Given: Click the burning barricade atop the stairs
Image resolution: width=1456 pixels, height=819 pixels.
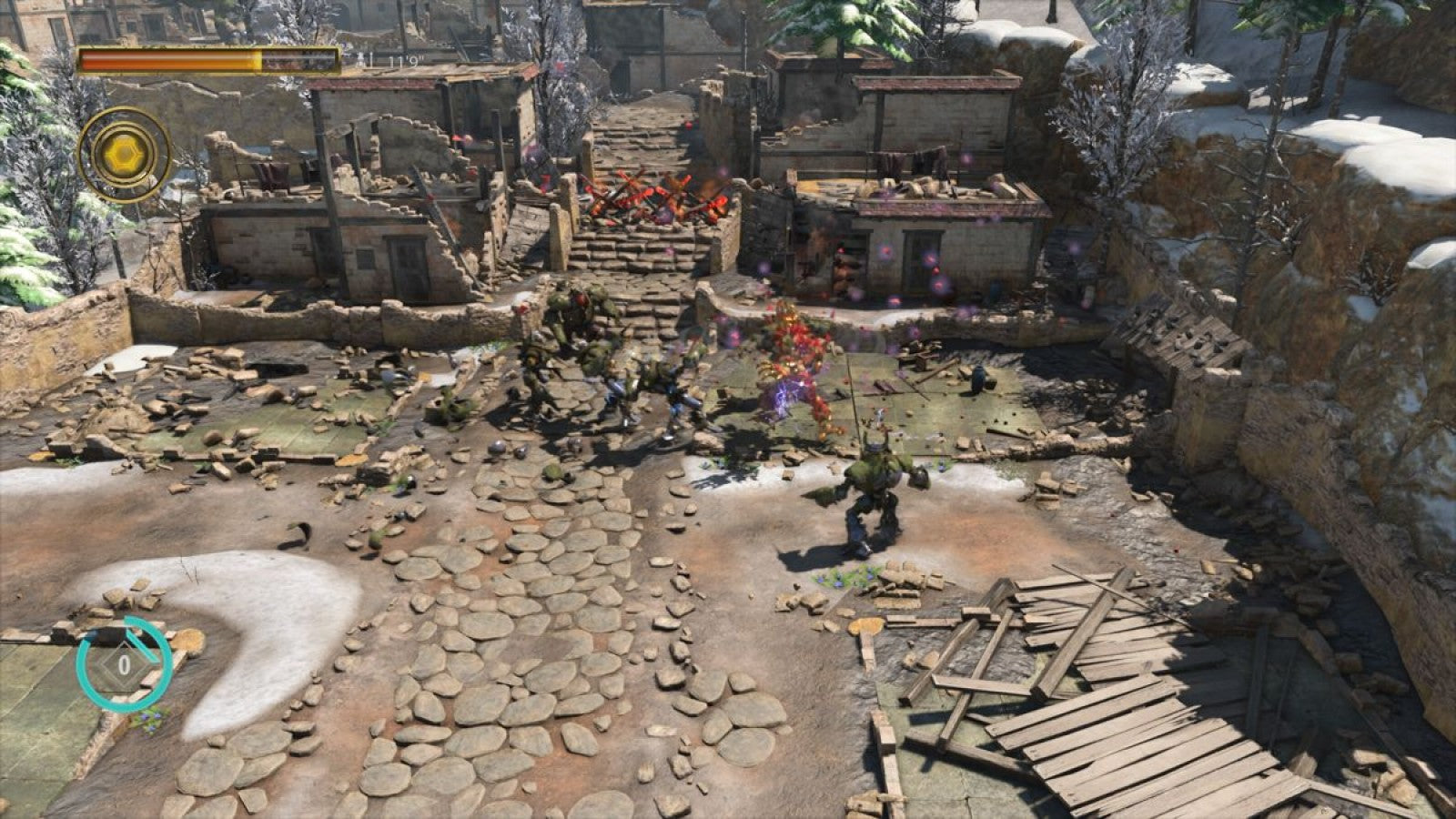Looking at the screenshot, I should [651, 196].
